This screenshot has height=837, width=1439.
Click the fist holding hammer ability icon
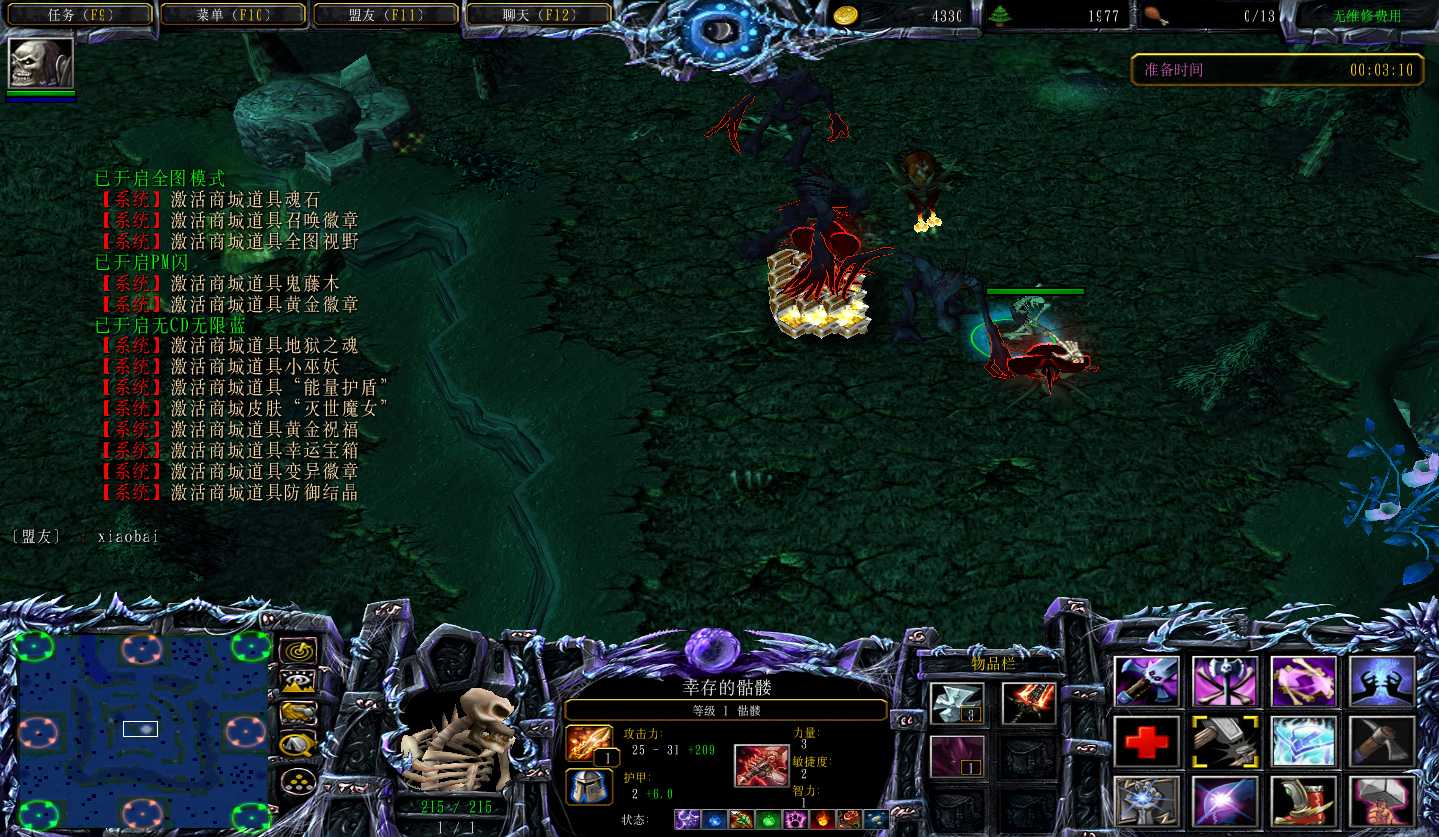1381,801
